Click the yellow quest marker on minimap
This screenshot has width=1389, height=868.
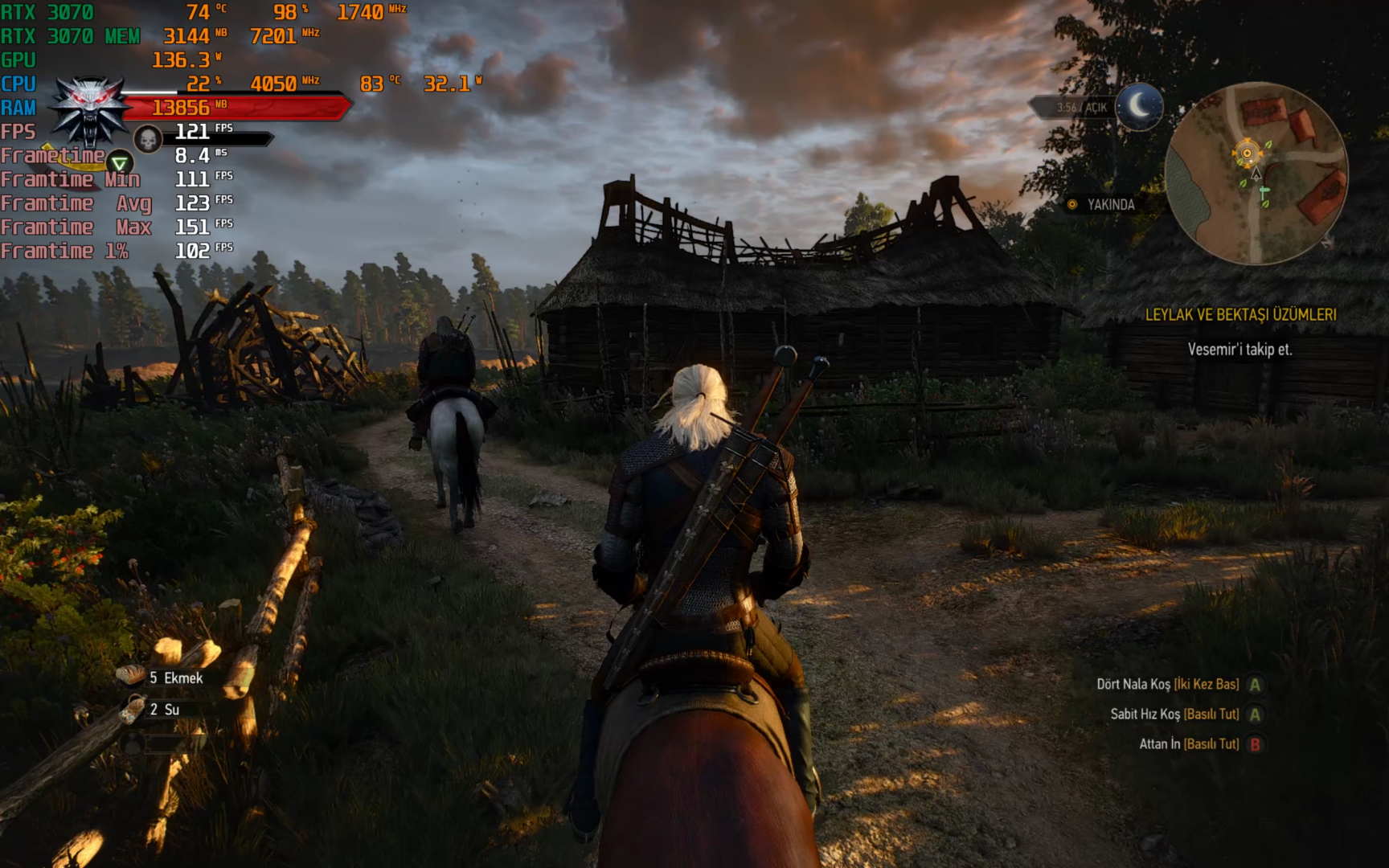[1248, 153]
